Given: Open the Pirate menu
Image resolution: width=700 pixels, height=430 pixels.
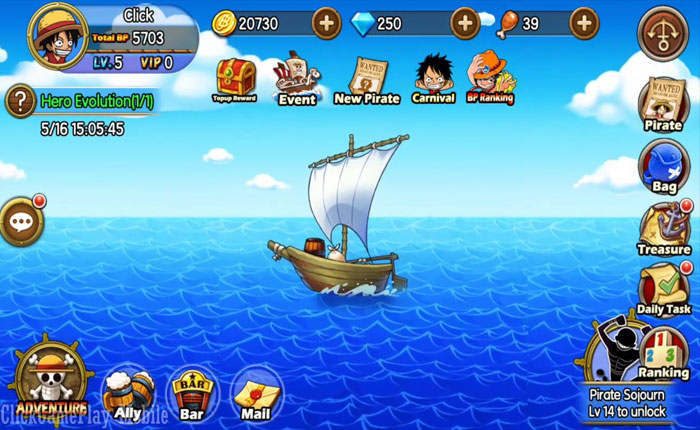Looking at the screenshot, I should [x=663, y=101].
